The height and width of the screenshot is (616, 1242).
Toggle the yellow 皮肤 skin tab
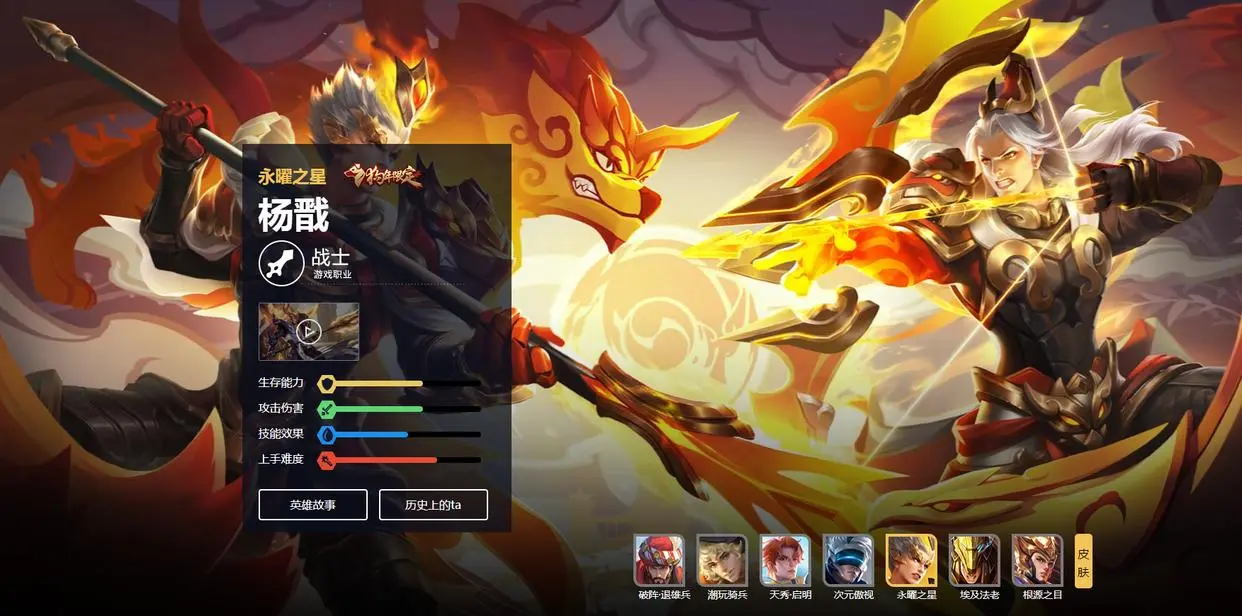coord(1083,561)
